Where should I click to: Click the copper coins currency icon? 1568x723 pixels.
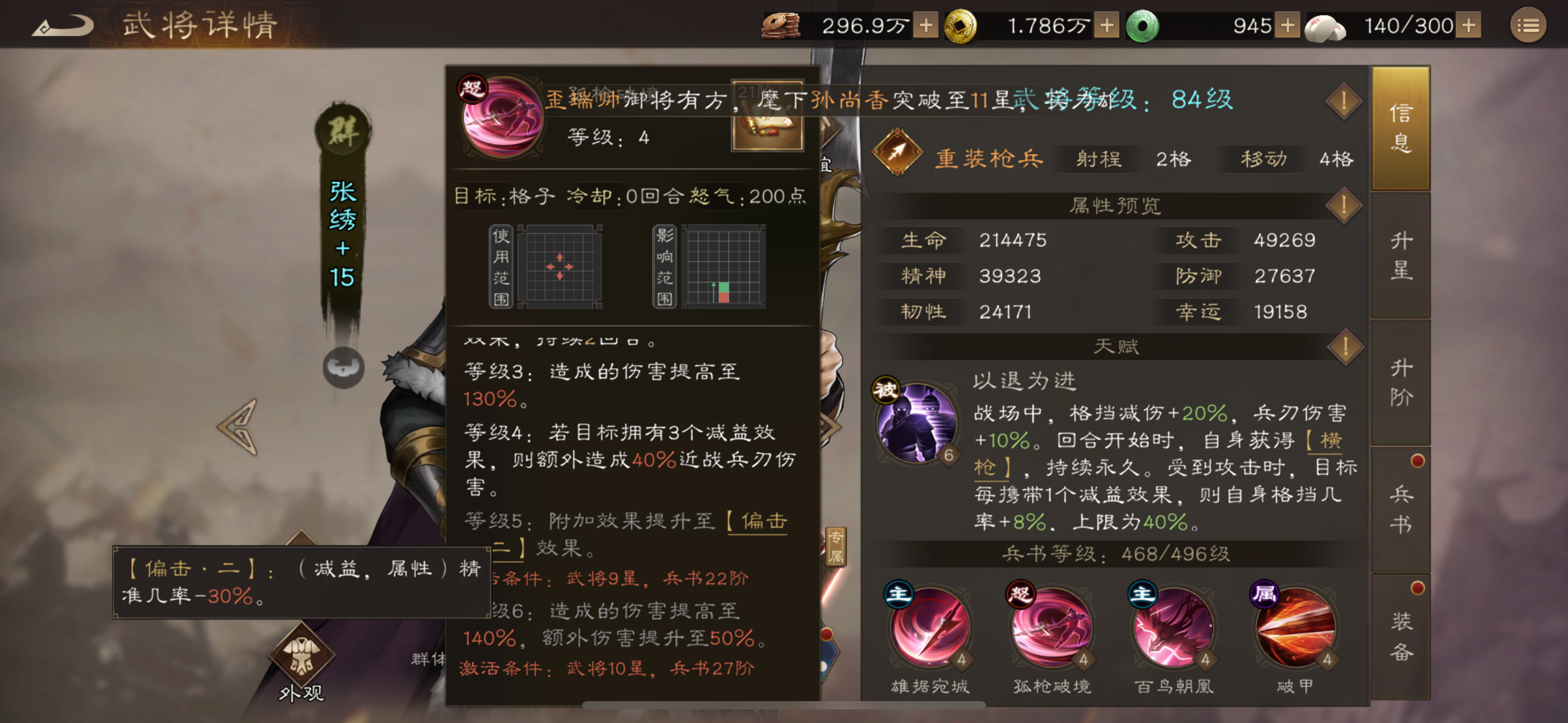click(x=779, y=24)
